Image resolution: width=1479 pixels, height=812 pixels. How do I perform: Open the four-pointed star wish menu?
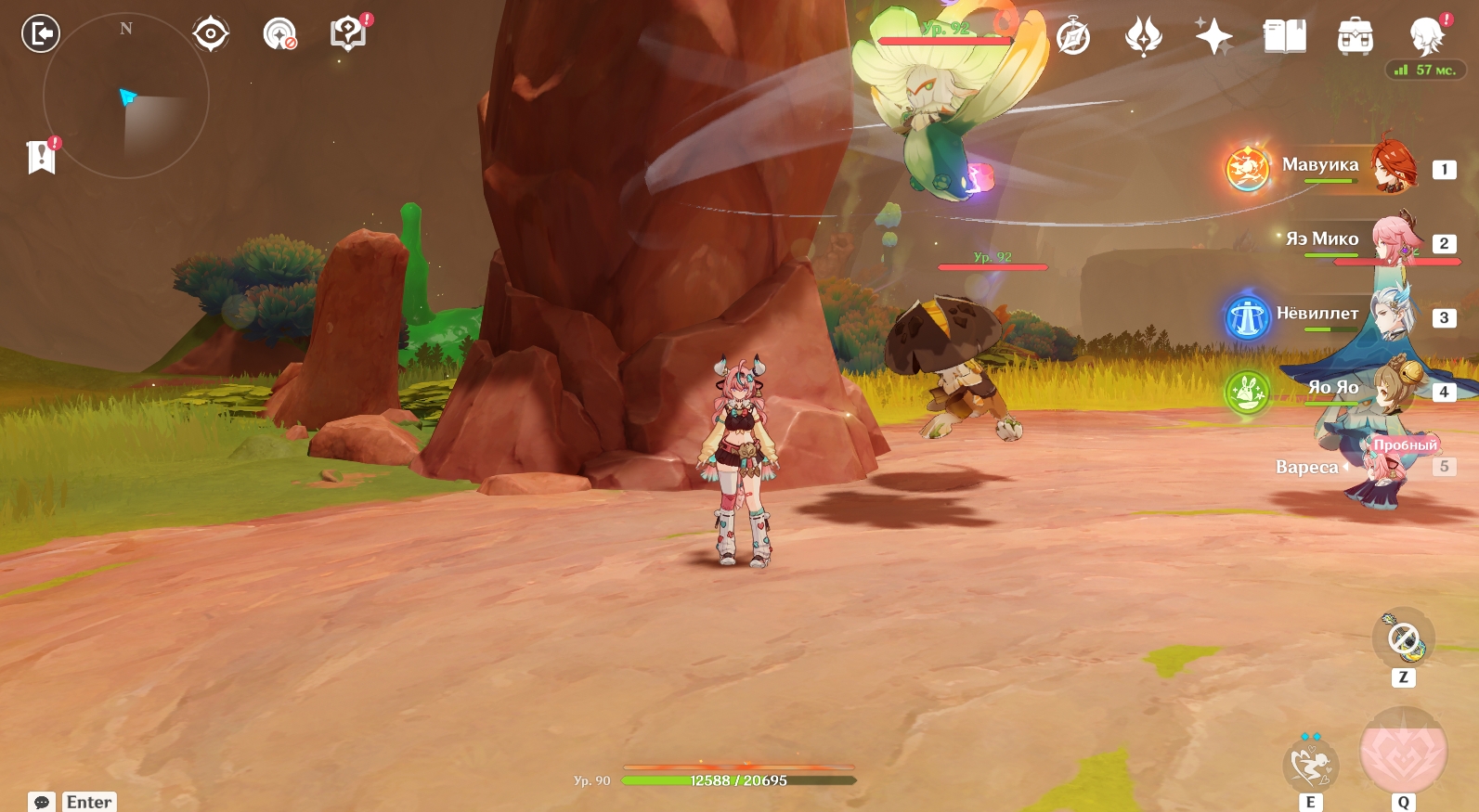pyautogui.click(x=1213, y=37)
